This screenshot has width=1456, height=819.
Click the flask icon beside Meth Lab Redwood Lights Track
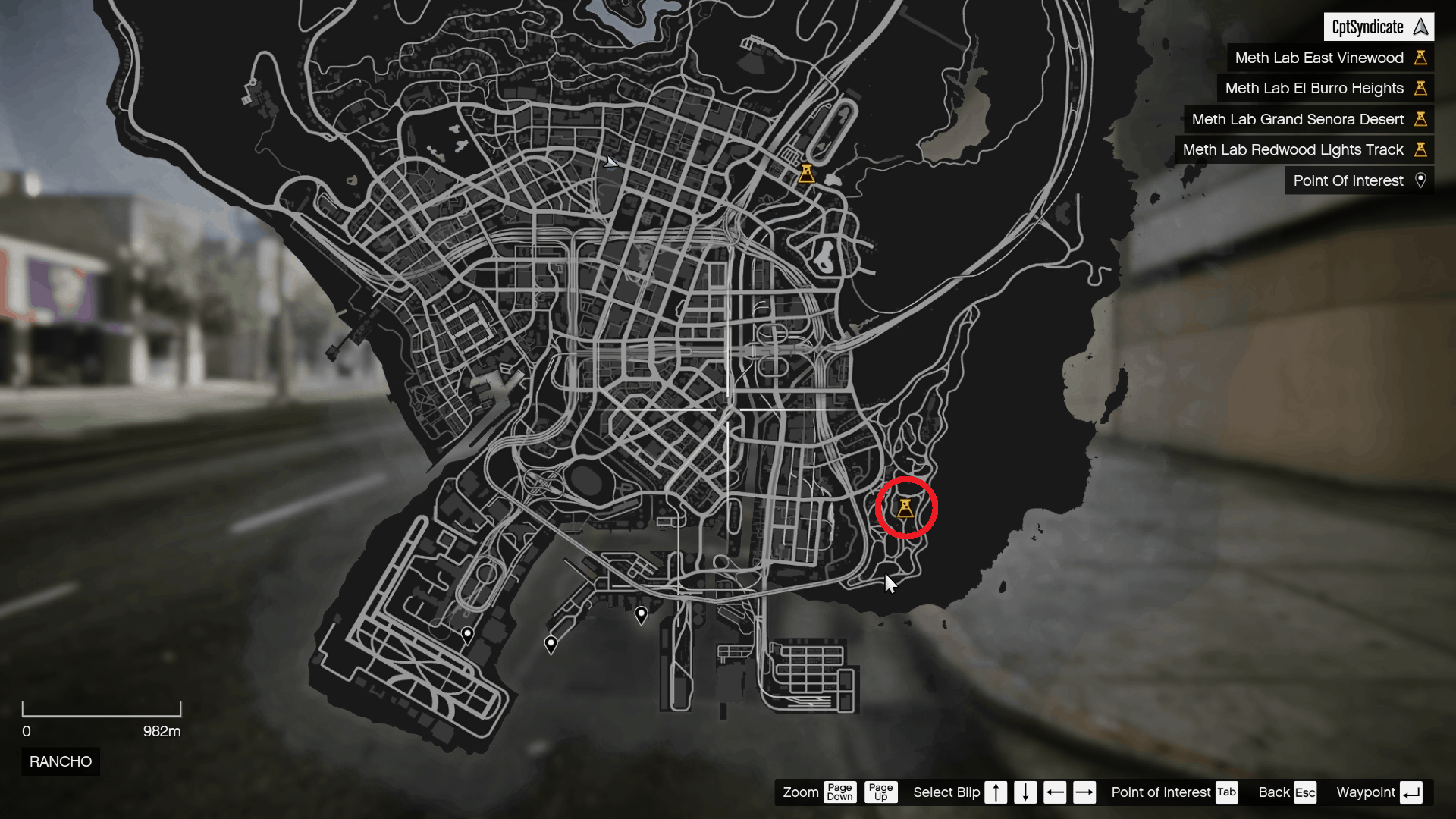(1421, 149)
